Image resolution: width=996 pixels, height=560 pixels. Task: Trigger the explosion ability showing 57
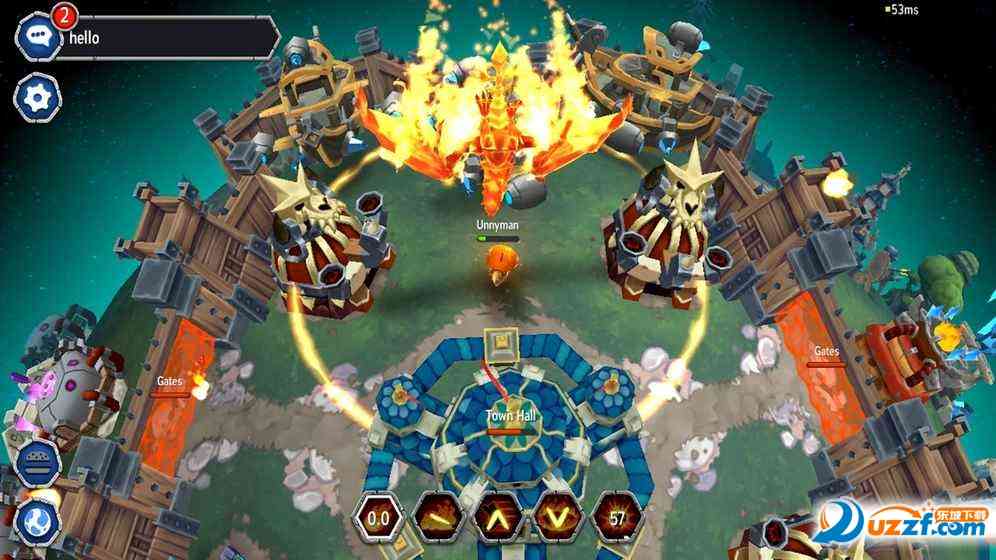(616, 518)
